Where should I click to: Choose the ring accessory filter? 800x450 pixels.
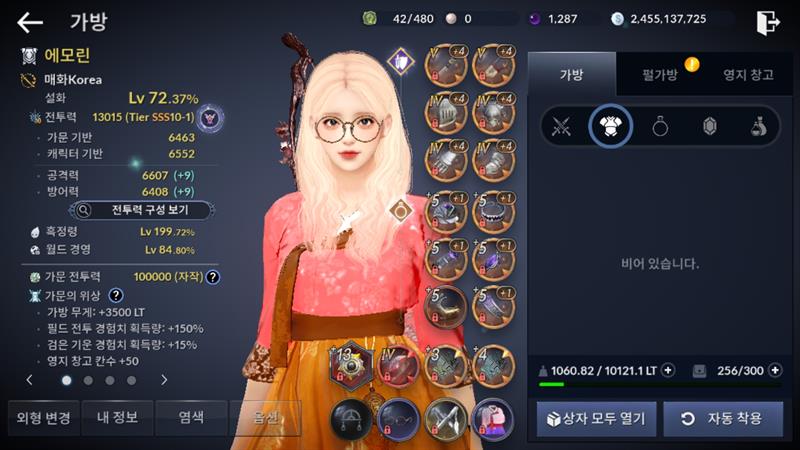pos(660,126)
